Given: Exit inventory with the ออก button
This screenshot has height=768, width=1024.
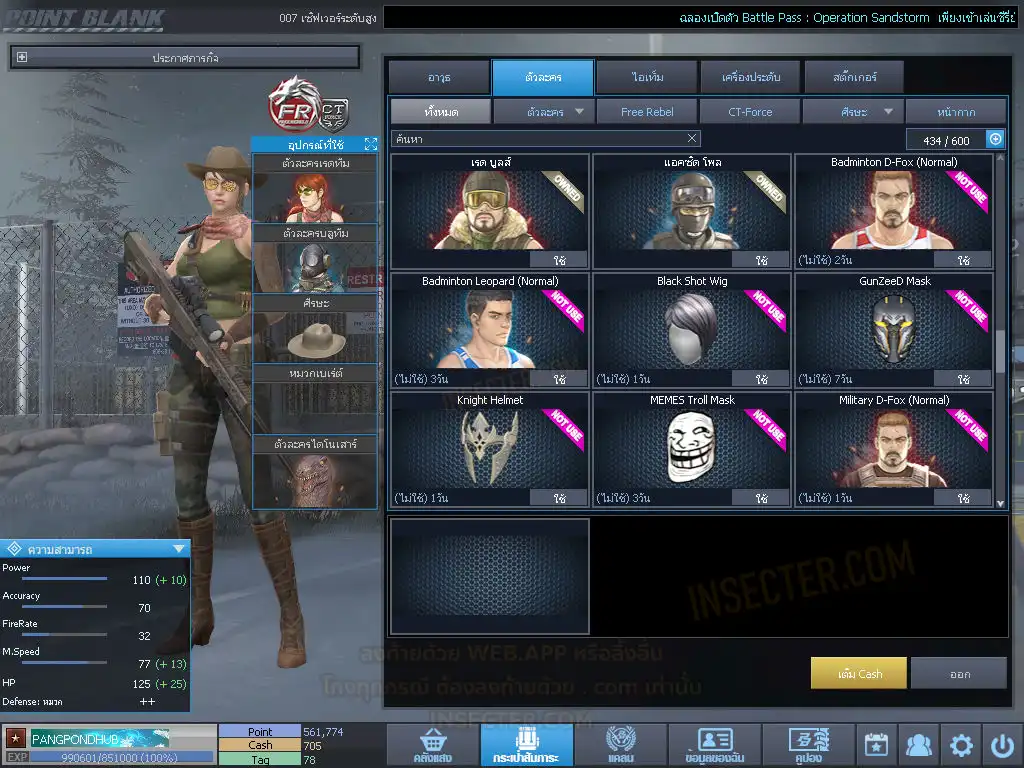Looking at the screenshot, I should click(x=959, y=673).
